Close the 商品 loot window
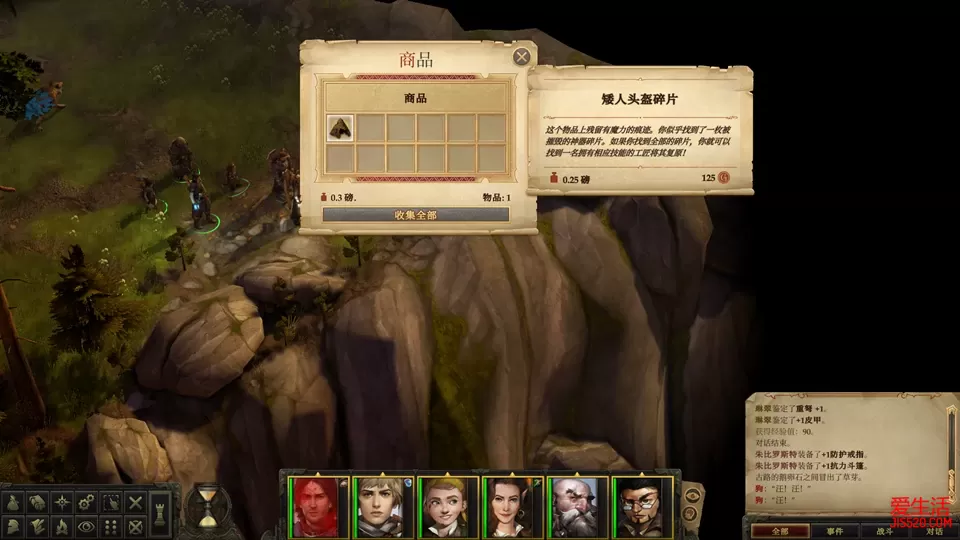This screenshot has width=960, height=540. click(521, 57)
